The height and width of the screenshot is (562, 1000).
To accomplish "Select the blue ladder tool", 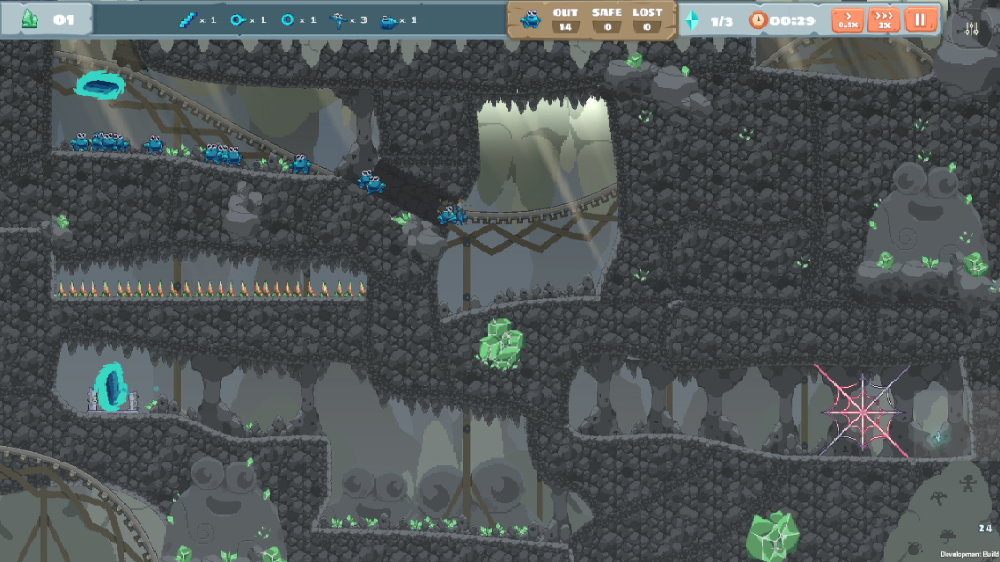I will [187, 19].
